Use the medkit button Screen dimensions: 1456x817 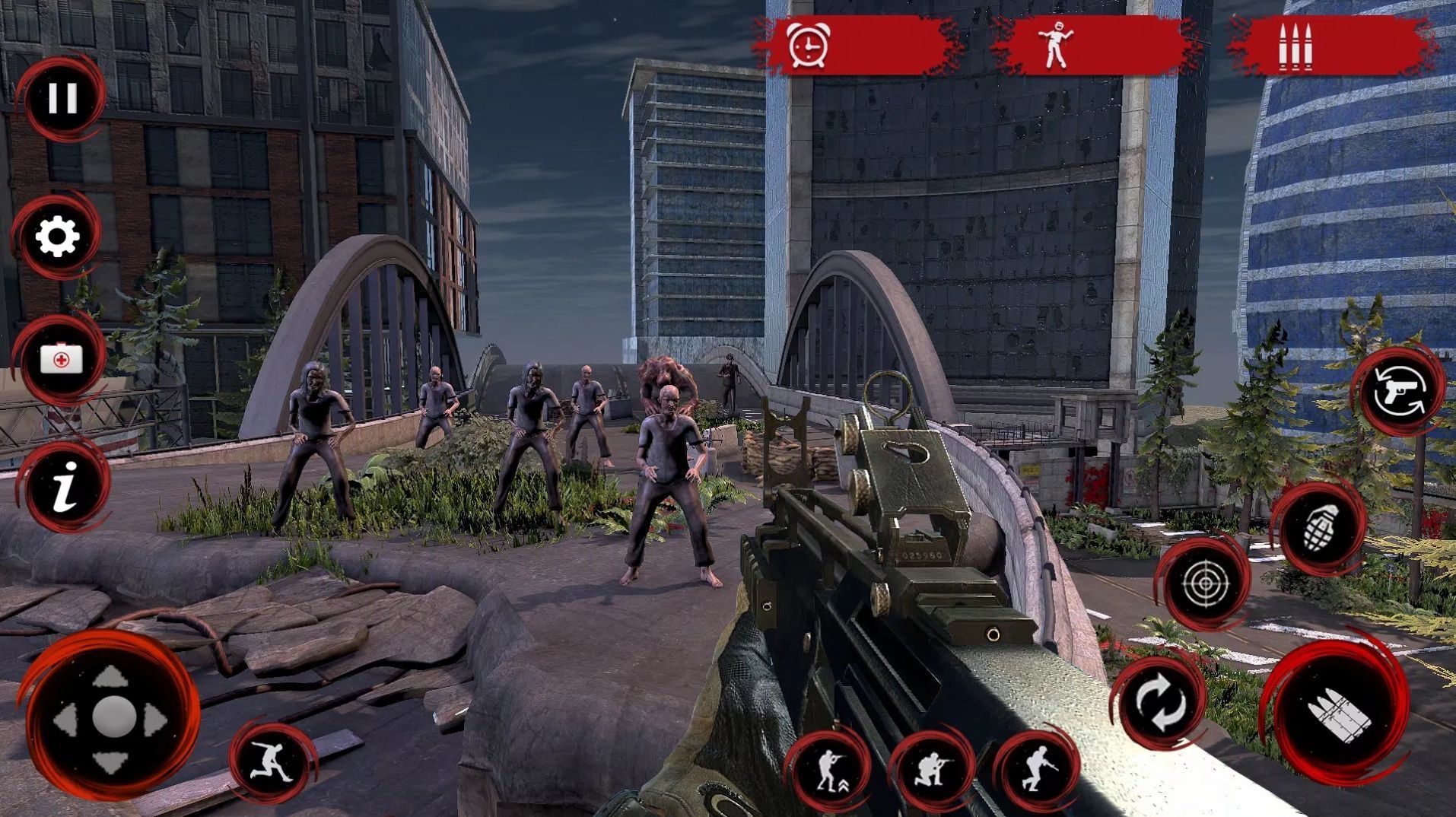coord(61,358)
